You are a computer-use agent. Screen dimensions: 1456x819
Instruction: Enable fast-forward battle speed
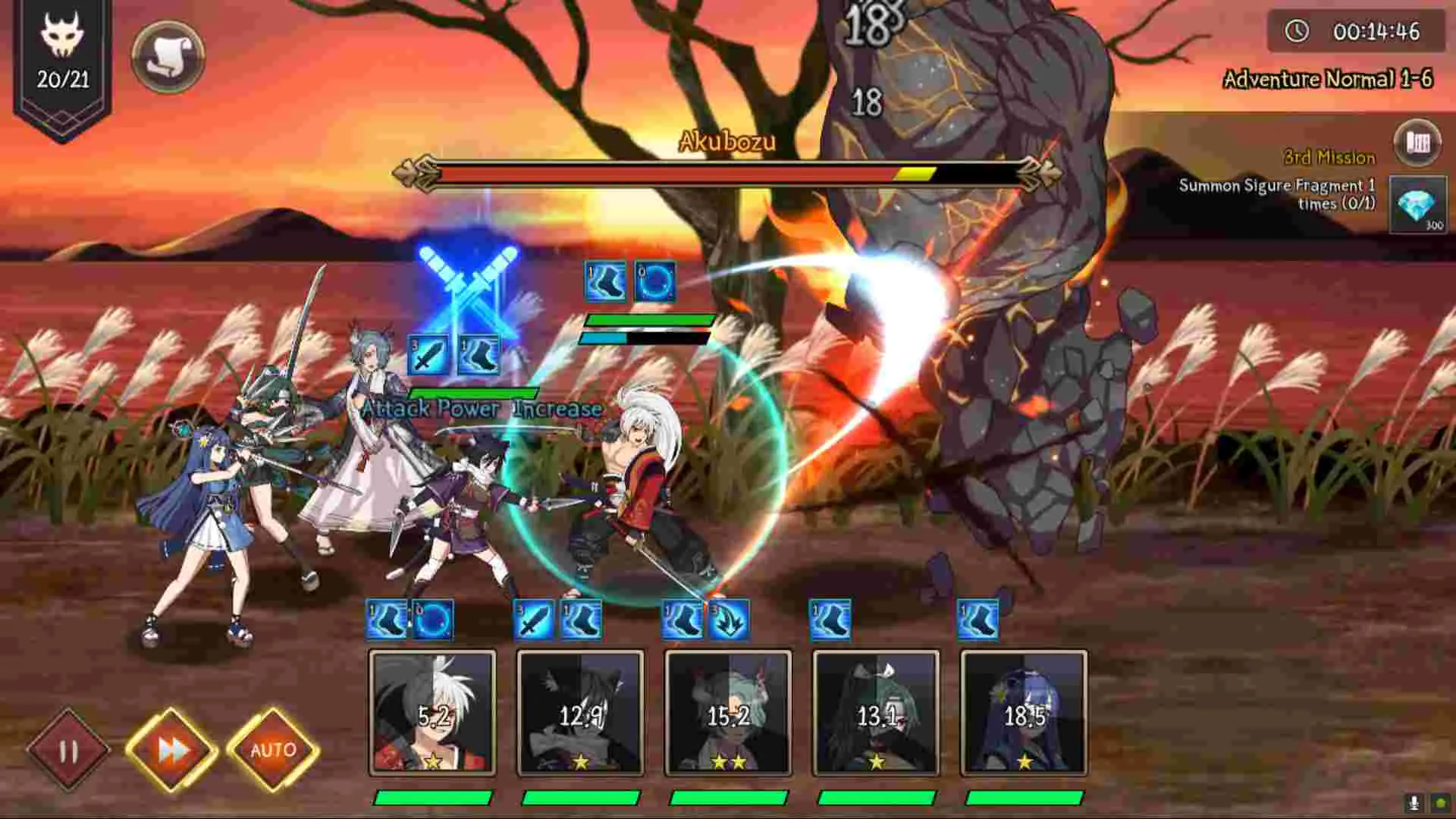point(173,749)
